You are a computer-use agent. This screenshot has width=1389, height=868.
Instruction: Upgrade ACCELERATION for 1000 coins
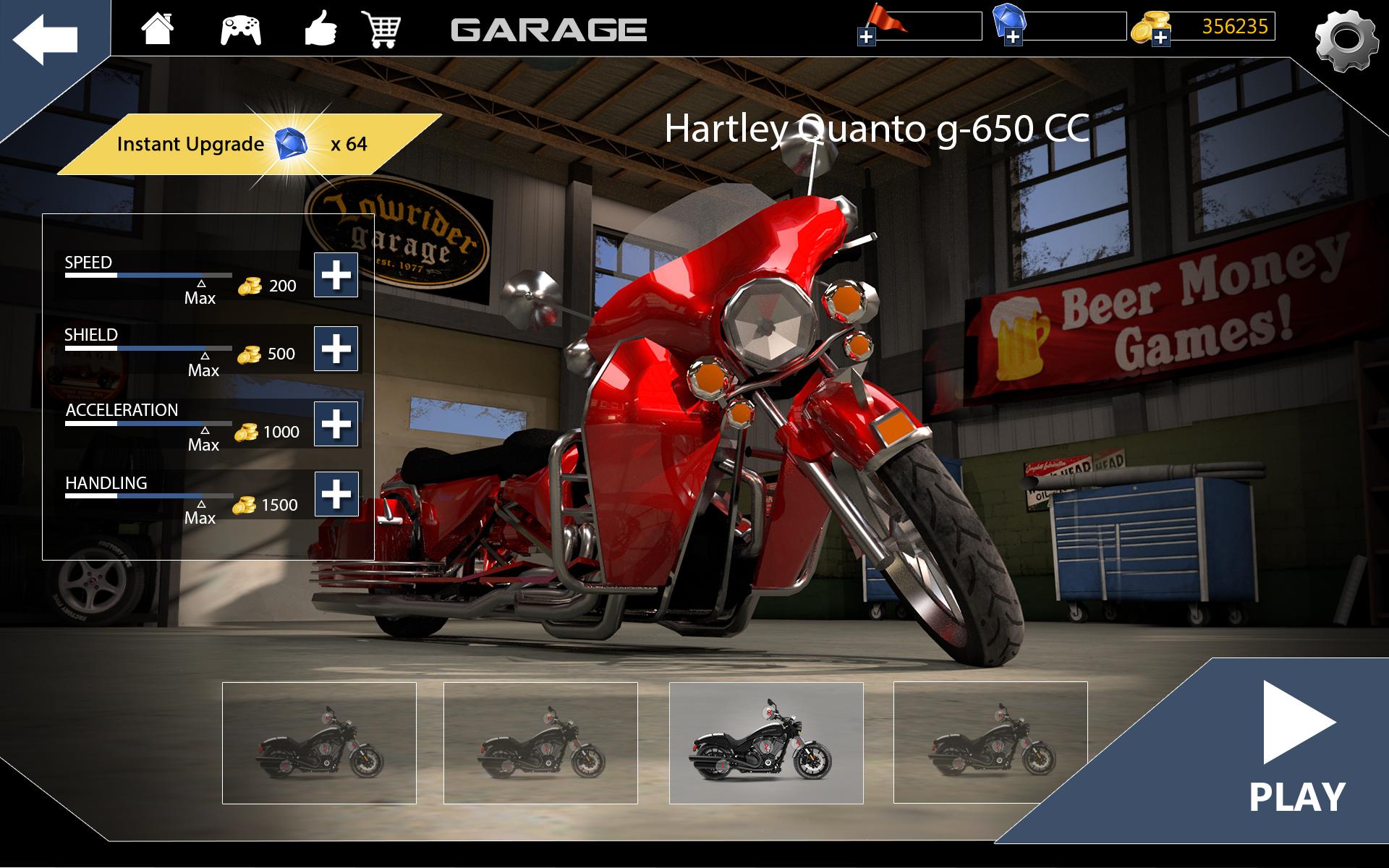click(337, 425)
